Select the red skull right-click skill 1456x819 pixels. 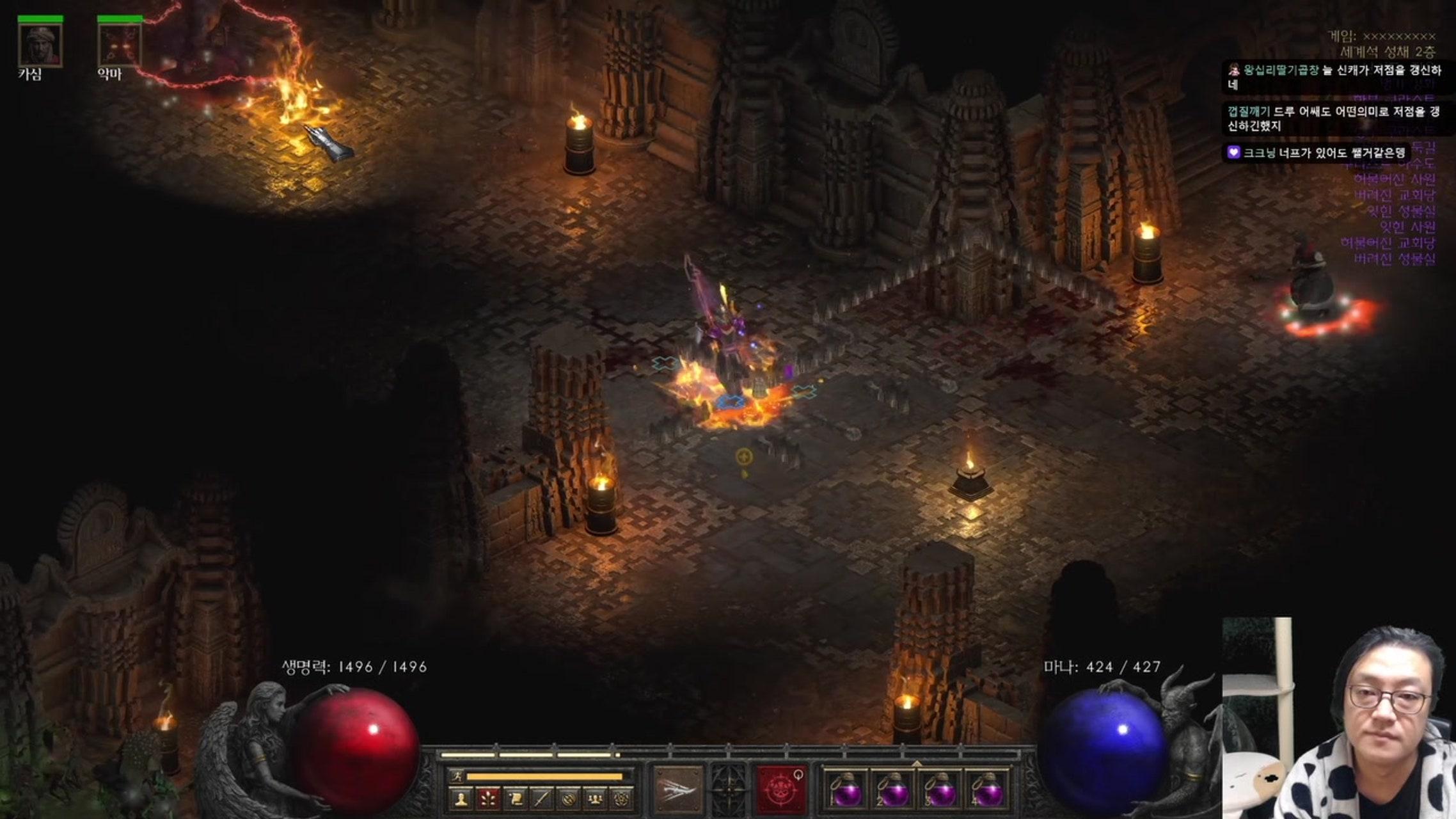coord(780,788)
